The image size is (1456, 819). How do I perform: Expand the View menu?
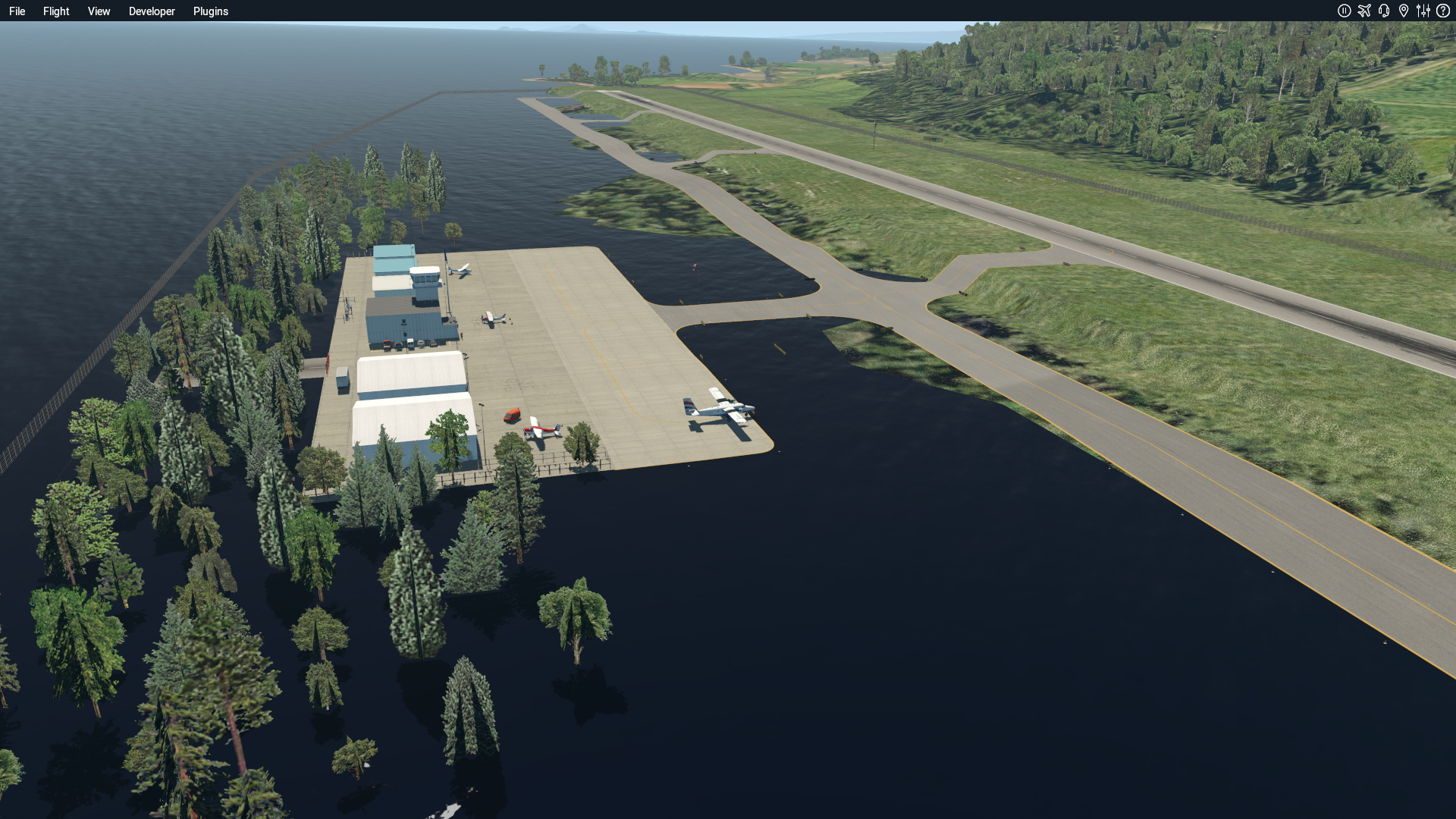click(99, 11)
